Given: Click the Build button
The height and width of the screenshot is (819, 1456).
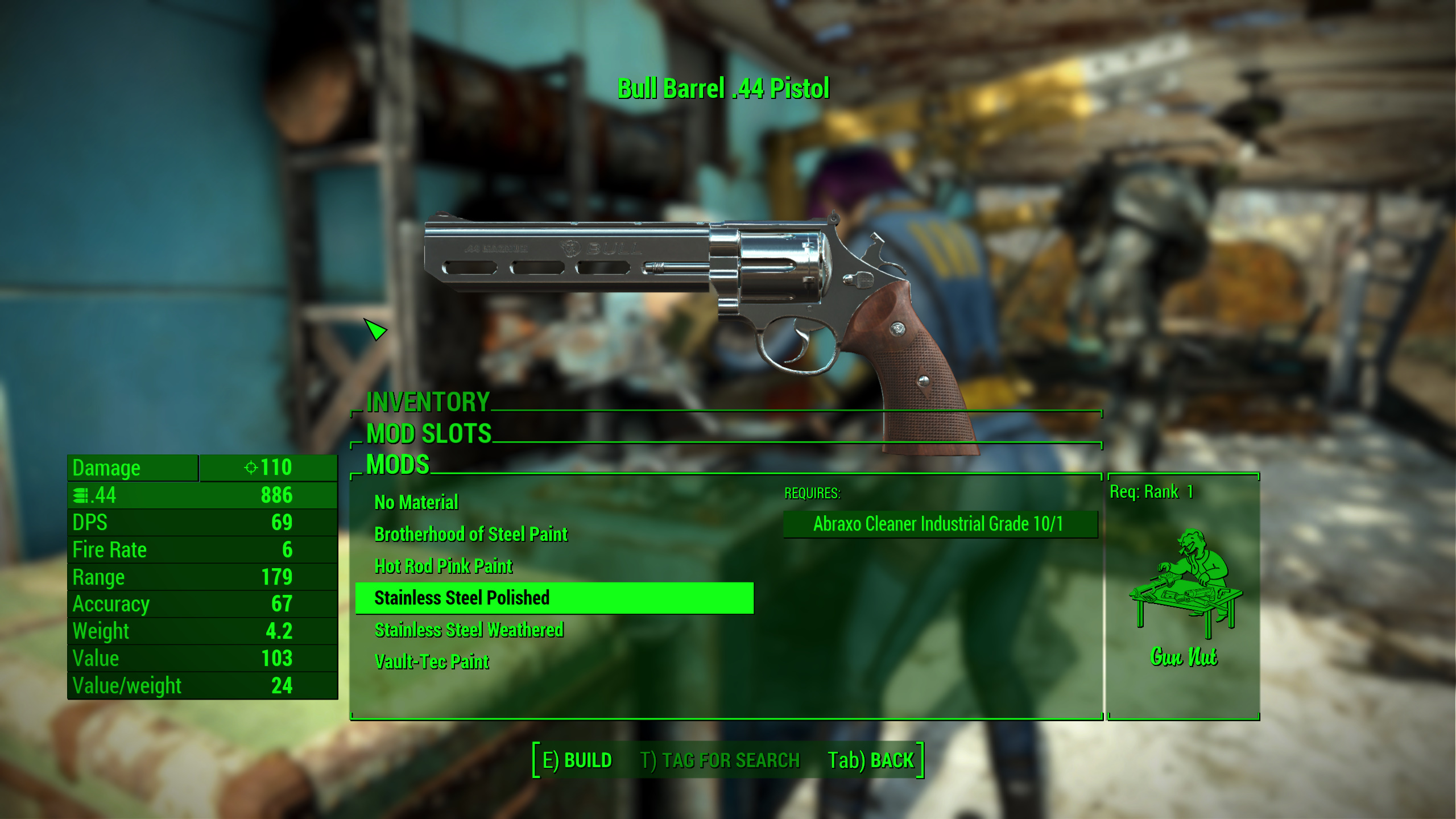Looking at the screenshot, I should 577,760.
